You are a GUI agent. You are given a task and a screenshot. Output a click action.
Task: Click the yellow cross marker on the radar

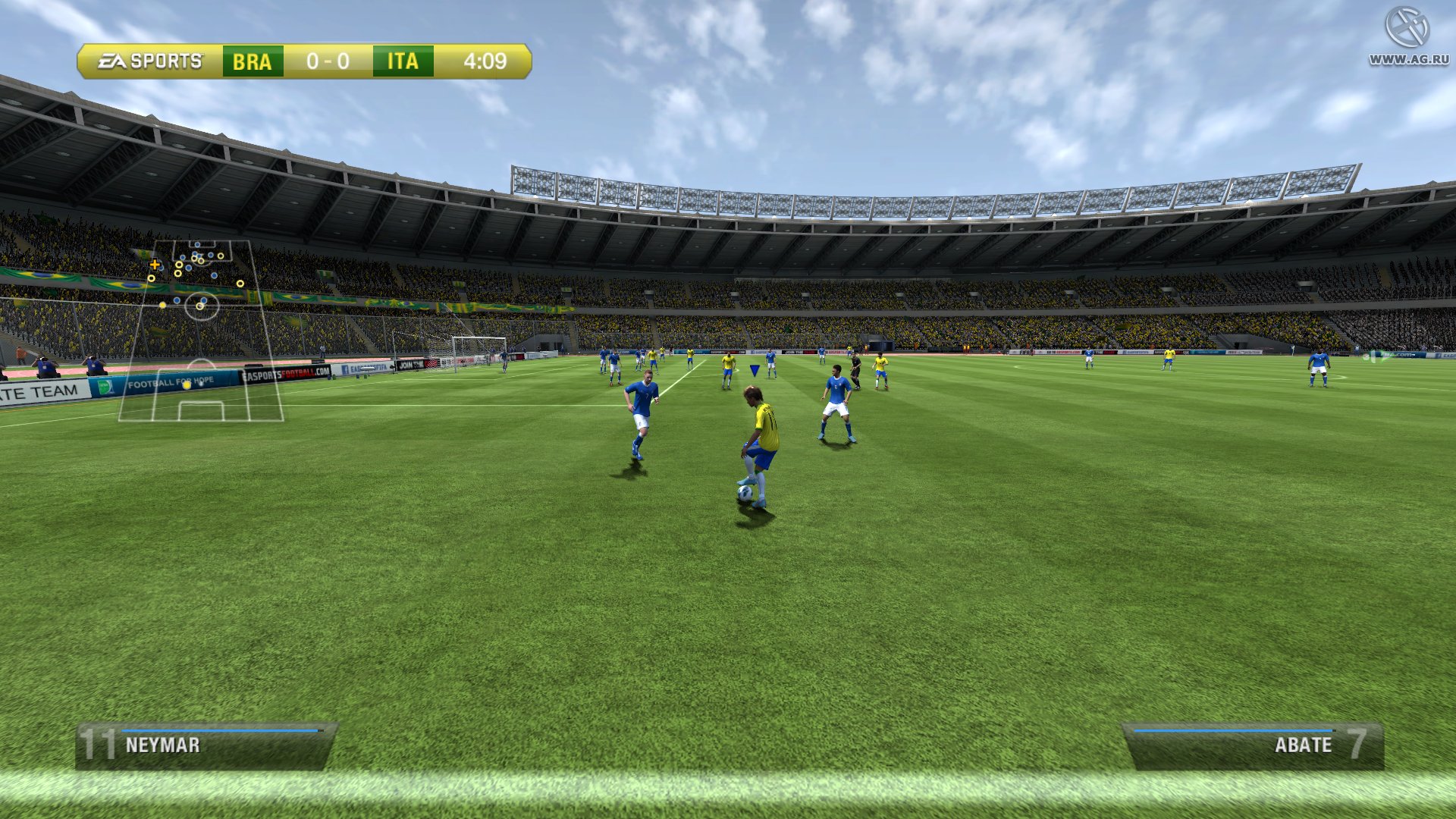[155, 265]
